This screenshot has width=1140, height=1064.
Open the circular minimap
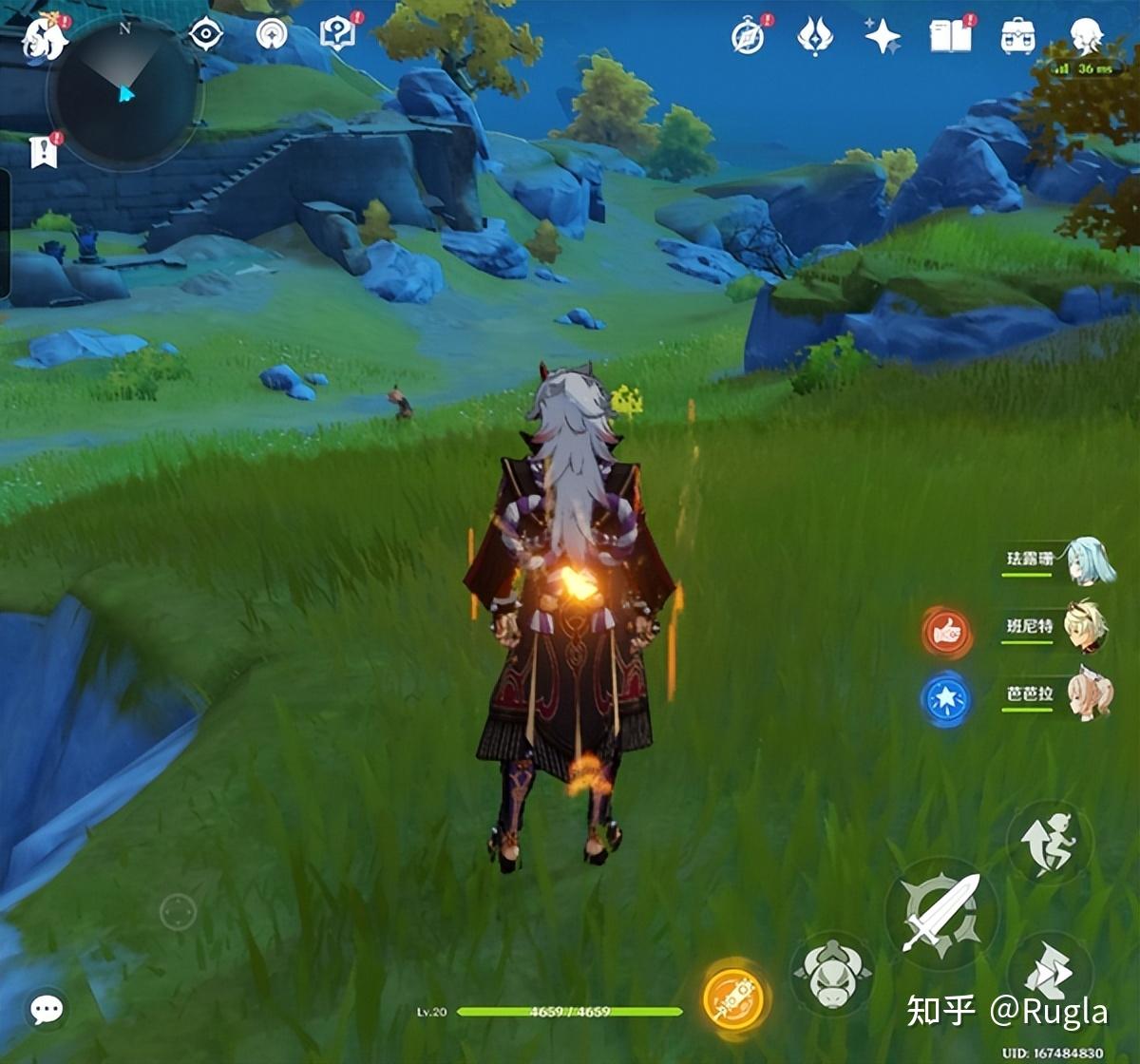(124, 93)
